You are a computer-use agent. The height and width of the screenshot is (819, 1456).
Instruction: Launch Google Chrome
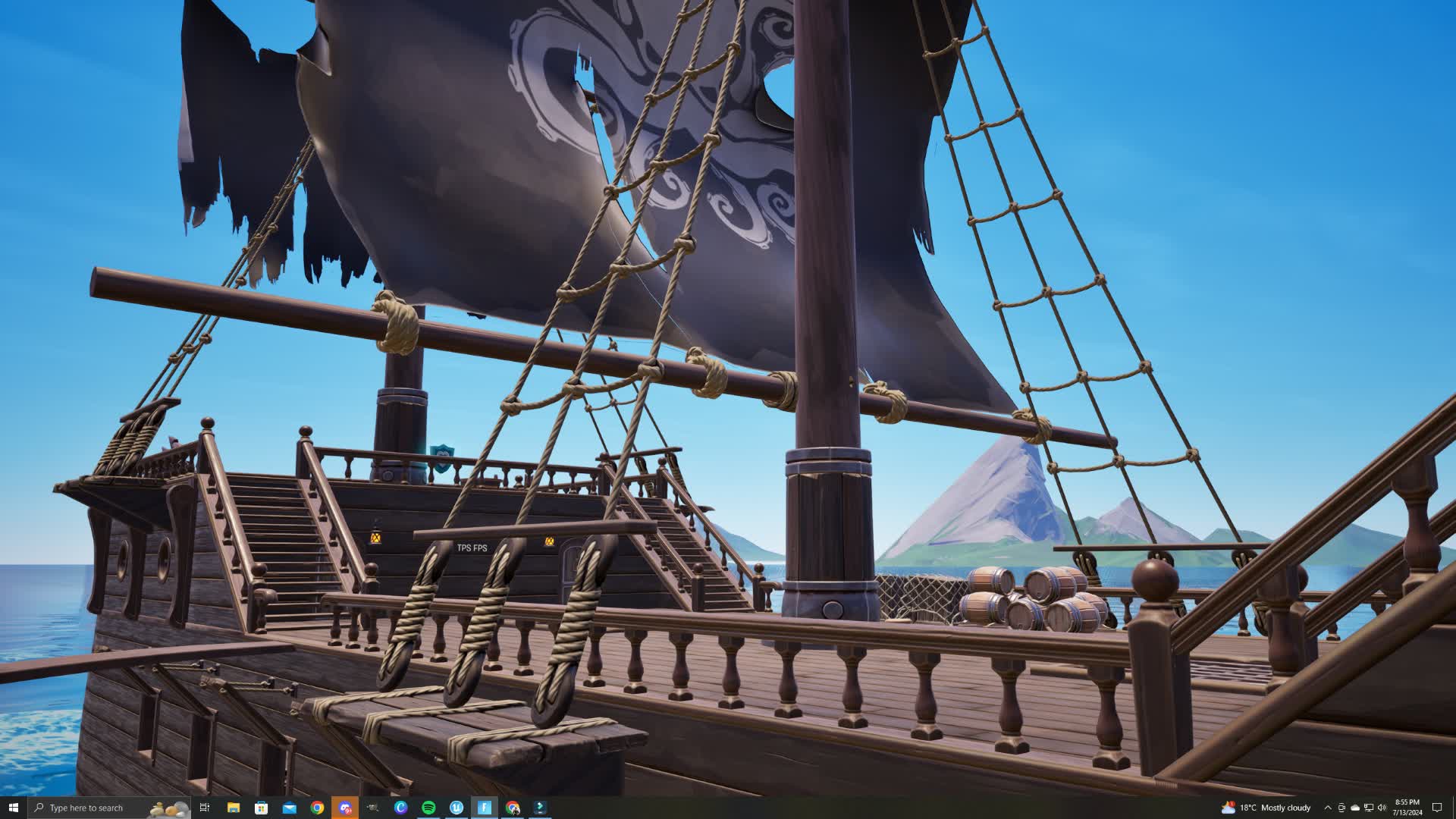pos(317,808)
